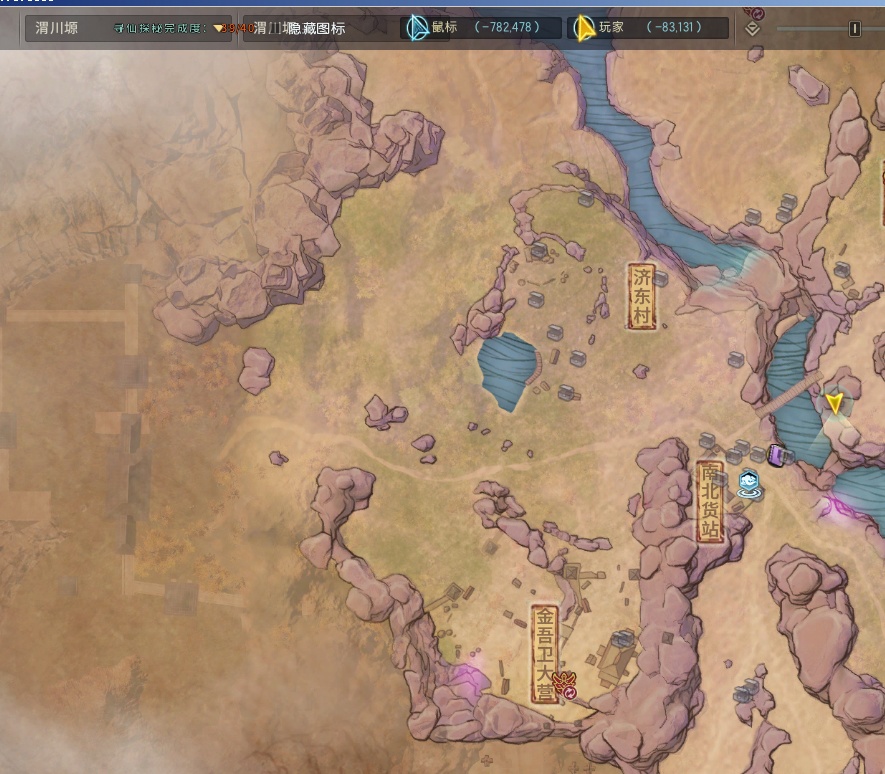
Task: Adjust the map zoom slider handle
Action: pos(854,29)
